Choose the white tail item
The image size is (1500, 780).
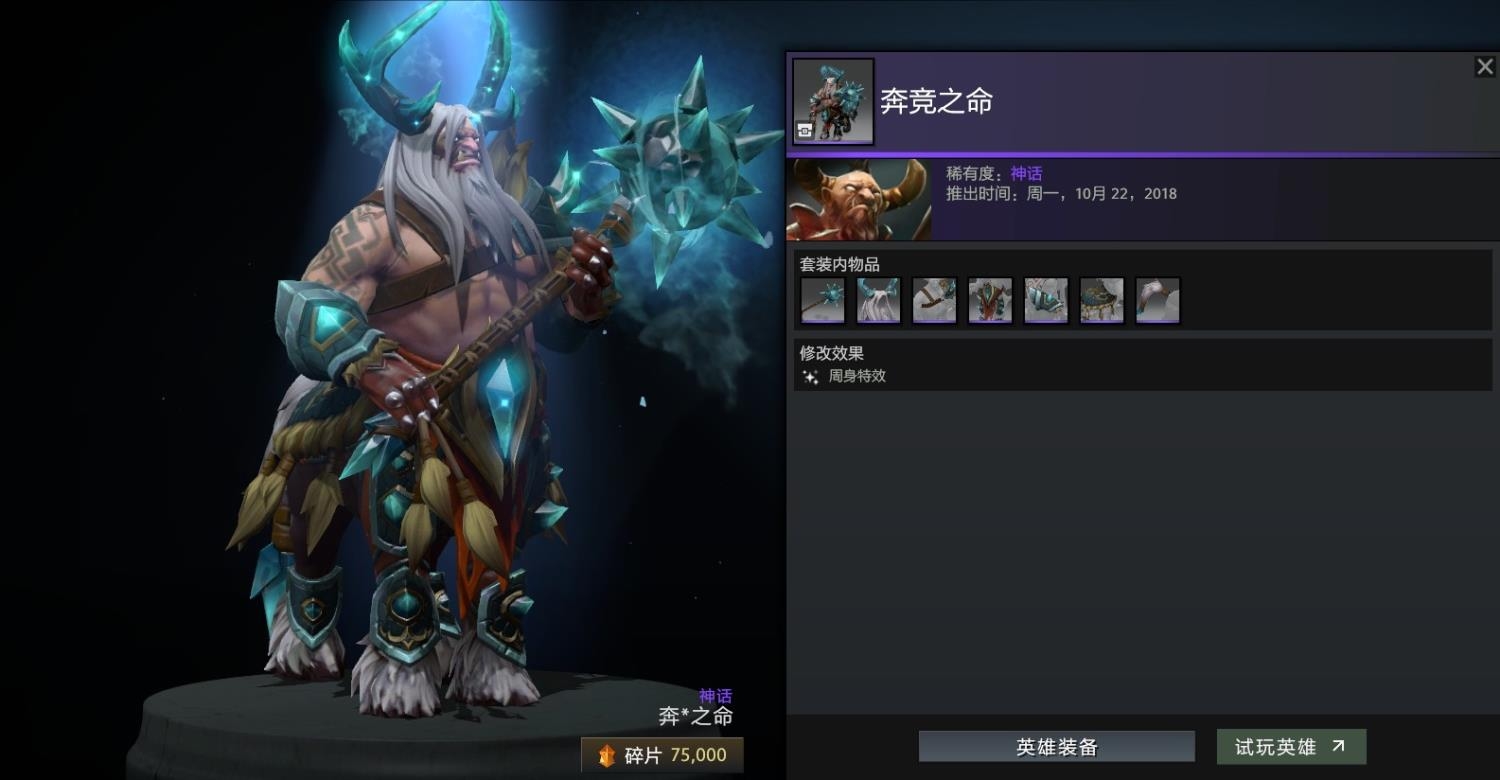[x=1158, y=300]
